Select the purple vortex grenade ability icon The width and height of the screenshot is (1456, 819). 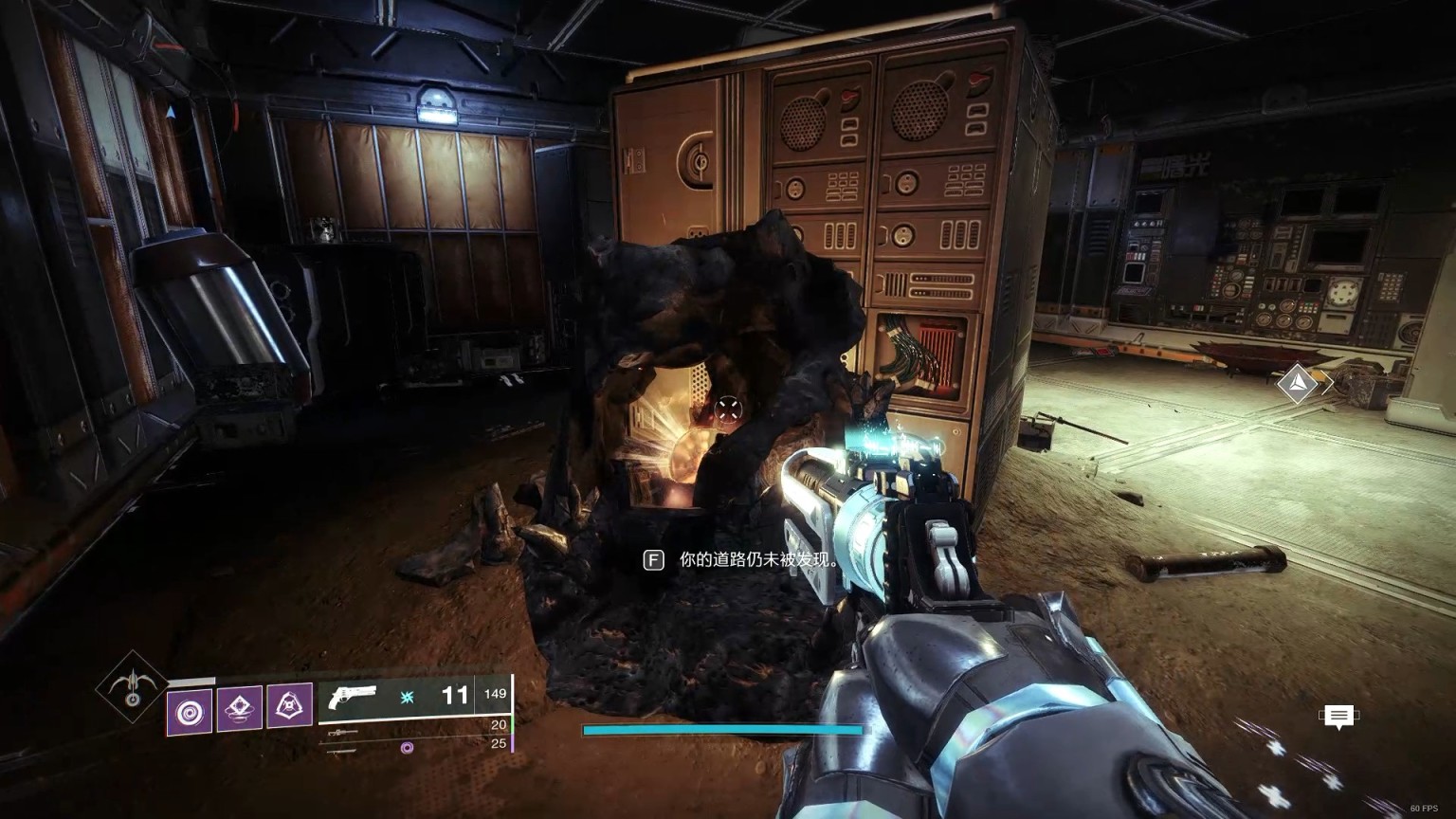coord(190,712)
